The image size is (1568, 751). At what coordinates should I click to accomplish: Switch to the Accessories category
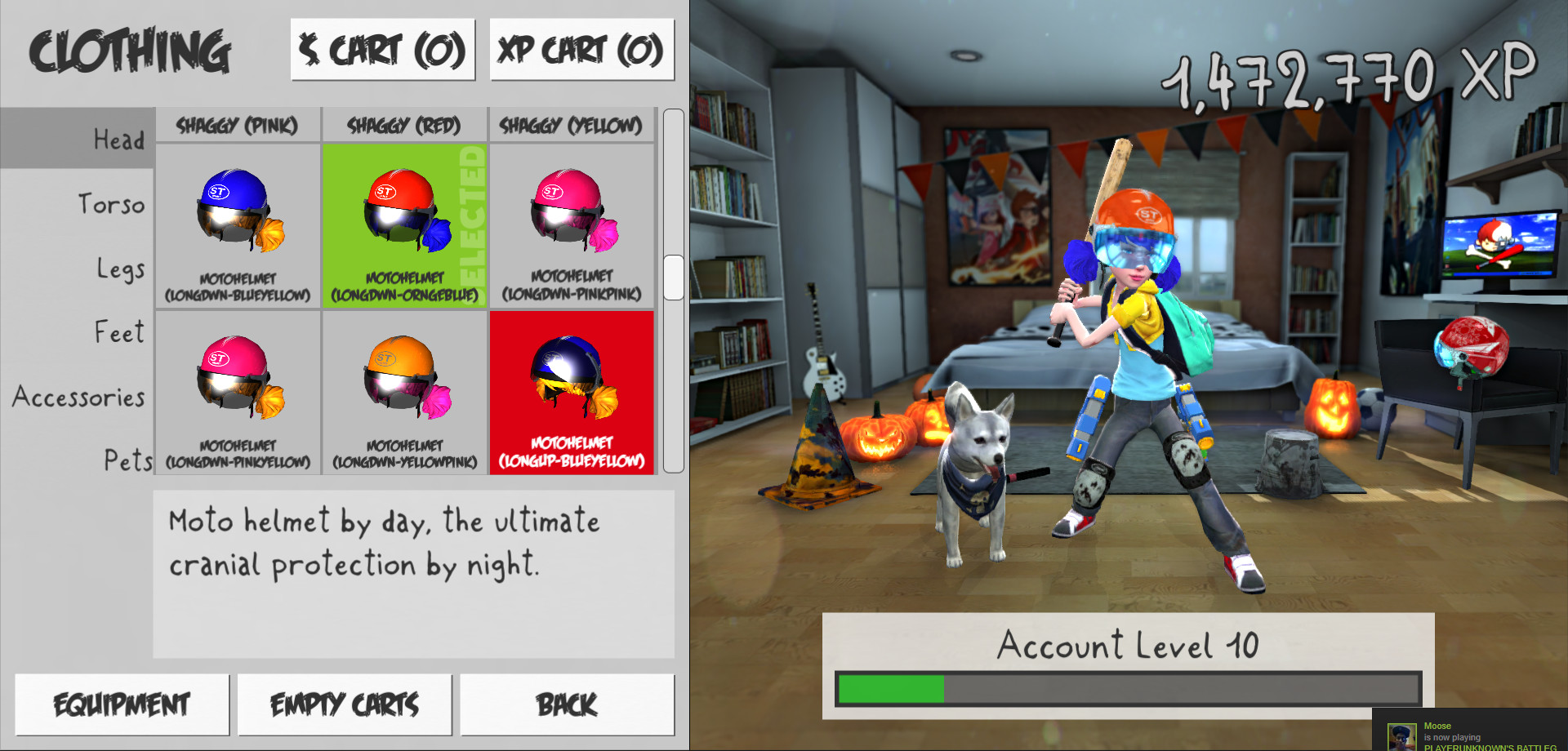pos(78,398)
